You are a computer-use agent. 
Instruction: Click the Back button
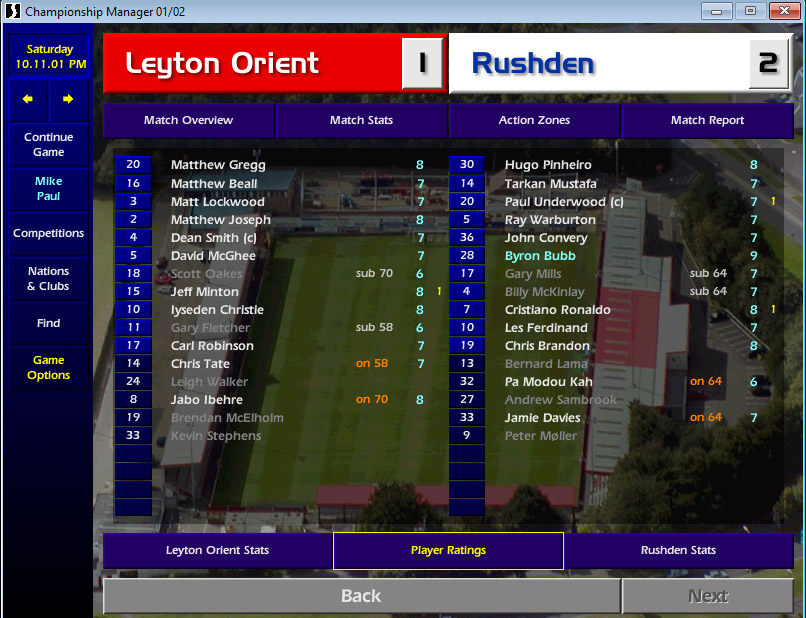pyautogui.click(x=361, y=596)
